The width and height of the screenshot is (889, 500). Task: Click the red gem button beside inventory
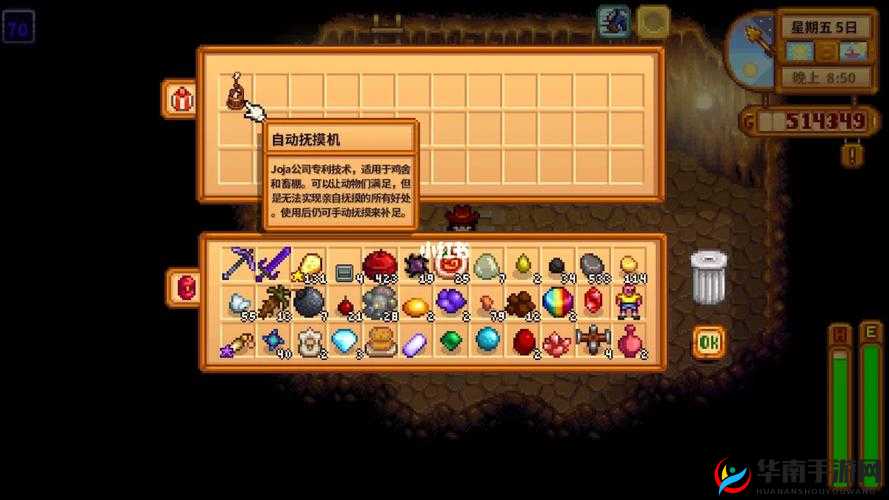coord(183,286)
